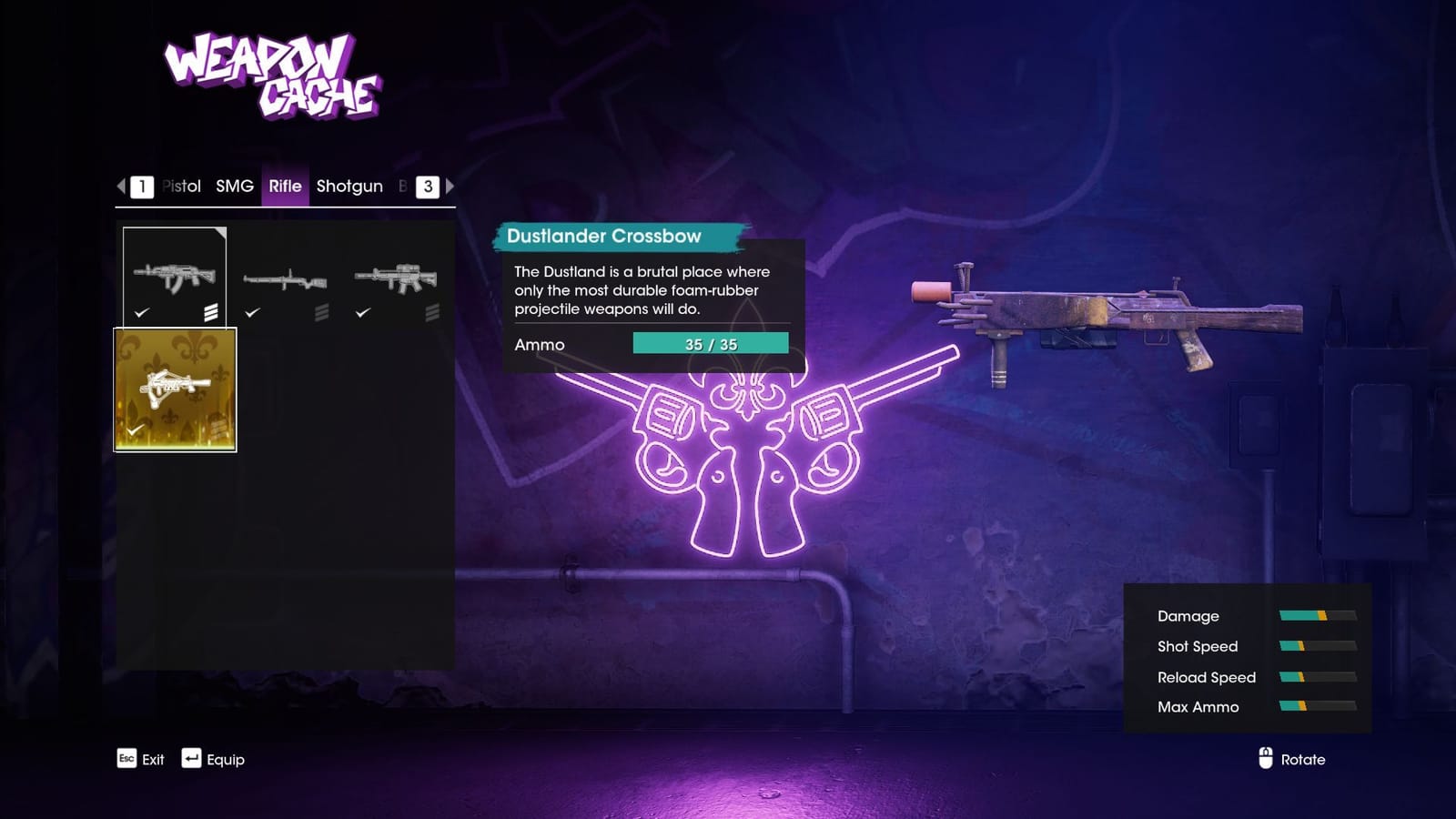Click the Equip button
1456x819 pixels.
pos(225,758)
